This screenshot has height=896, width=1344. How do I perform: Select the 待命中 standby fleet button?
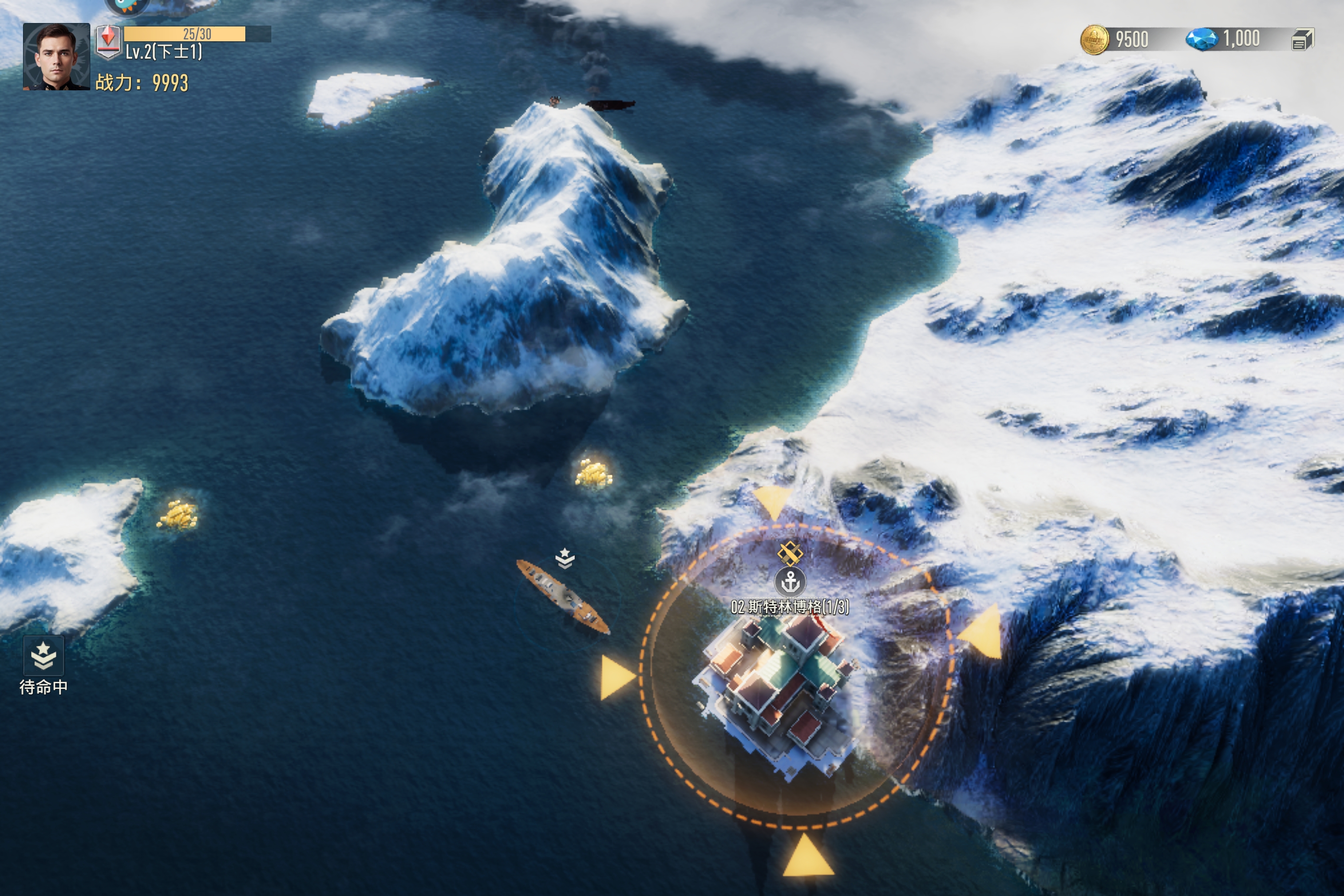43,656
